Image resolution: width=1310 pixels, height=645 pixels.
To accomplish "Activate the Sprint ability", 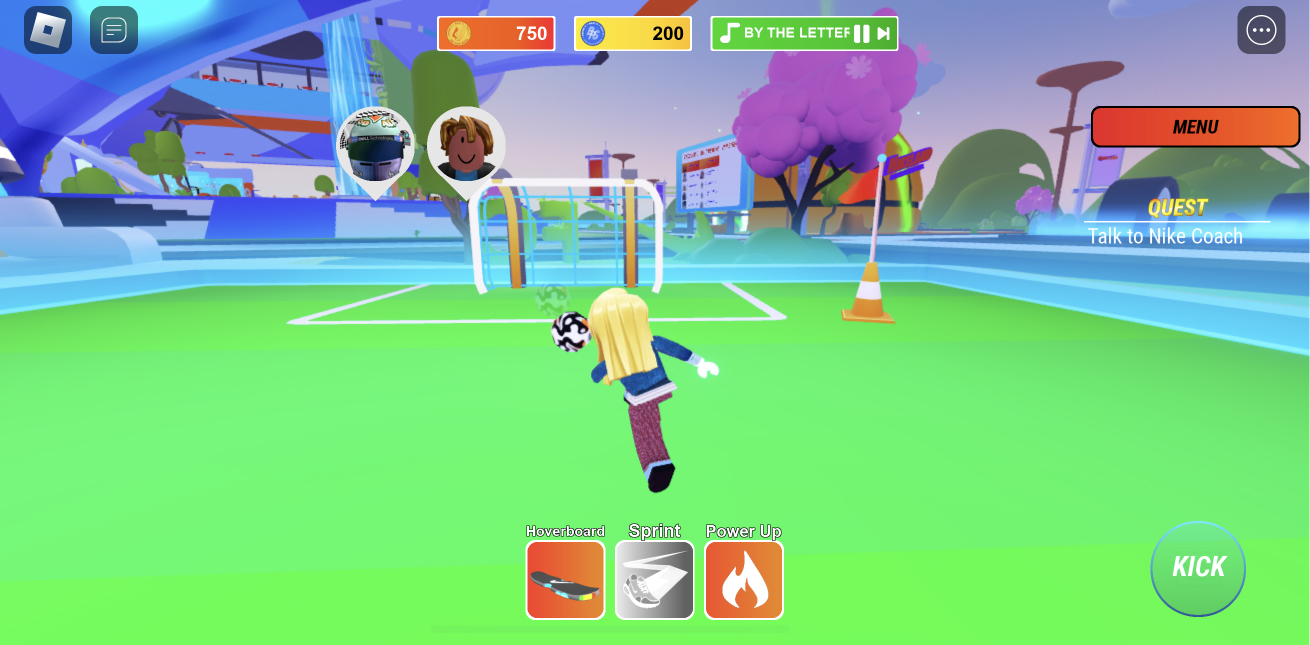I will [654, 580].
